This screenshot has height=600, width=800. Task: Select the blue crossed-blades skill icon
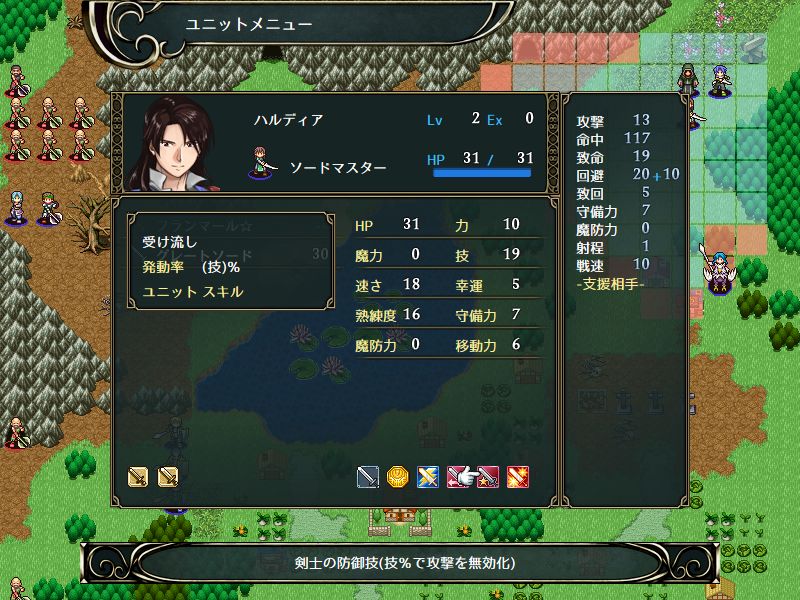428,477
